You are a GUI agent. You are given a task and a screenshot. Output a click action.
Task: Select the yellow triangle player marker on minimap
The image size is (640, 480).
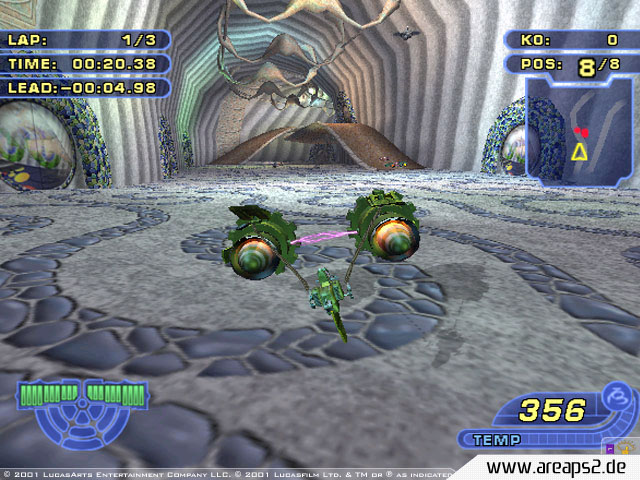click(x=579, y=151)
